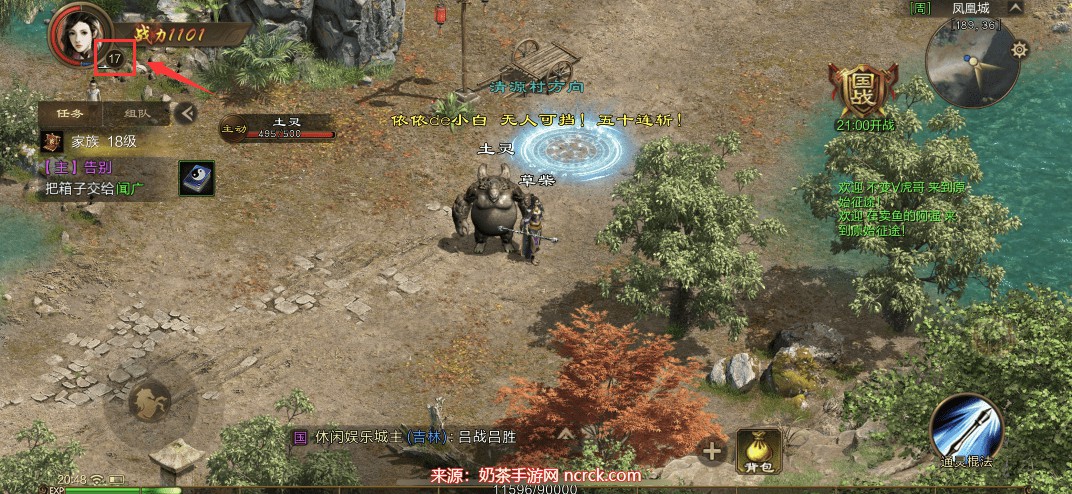Screen dimensions: 1072x494
Task: Expand the chat with the up arrow
Action: pos(566,434)
